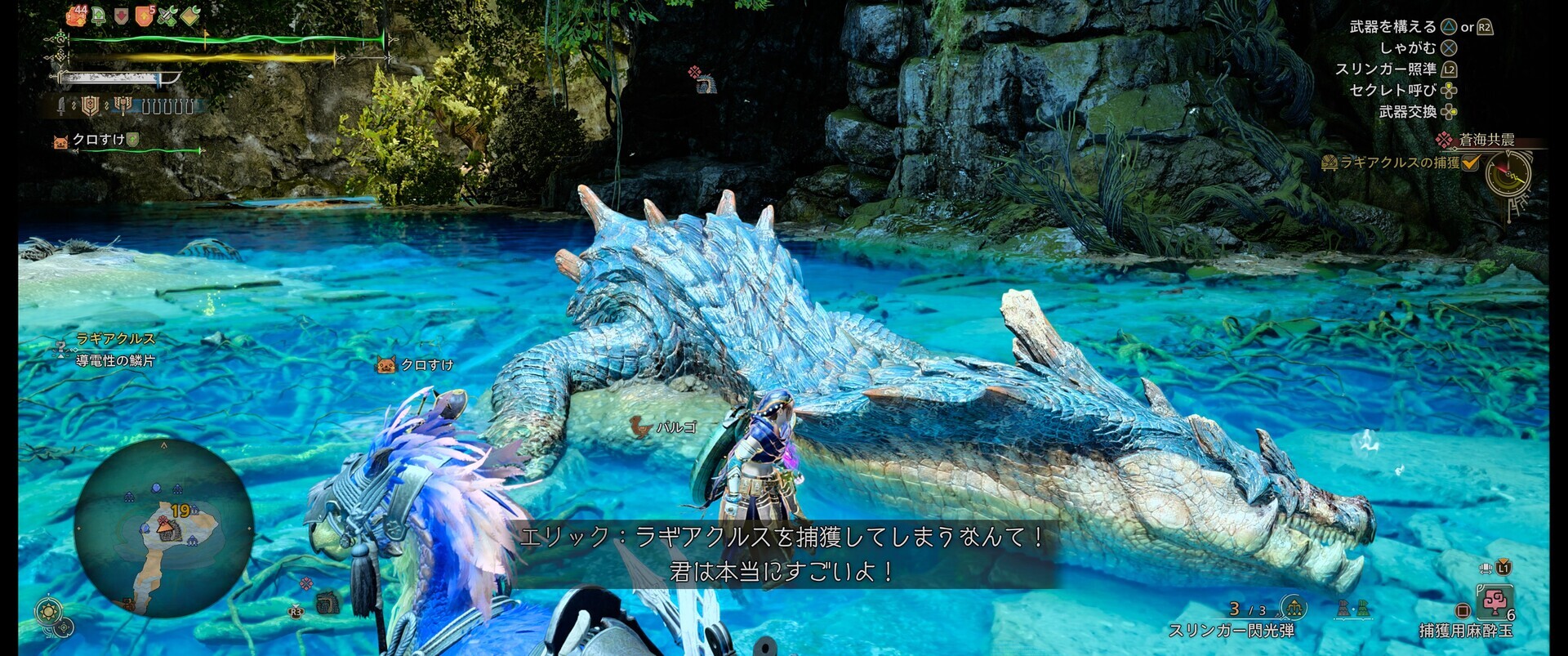Click the quest timer clock dial
This screenshot has height=656, width=1568.
pos(1508,175)
